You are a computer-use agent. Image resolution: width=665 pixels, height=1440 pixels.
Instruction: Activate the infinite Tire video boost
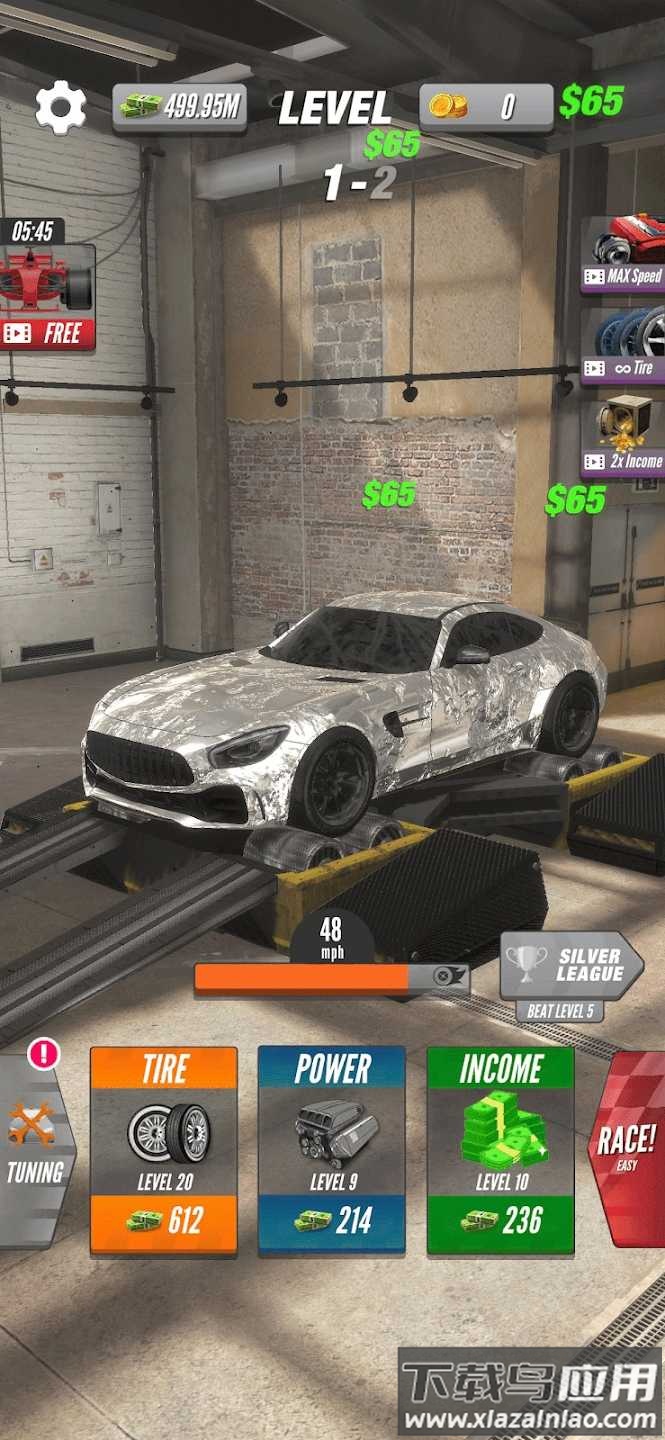[624, 346]
